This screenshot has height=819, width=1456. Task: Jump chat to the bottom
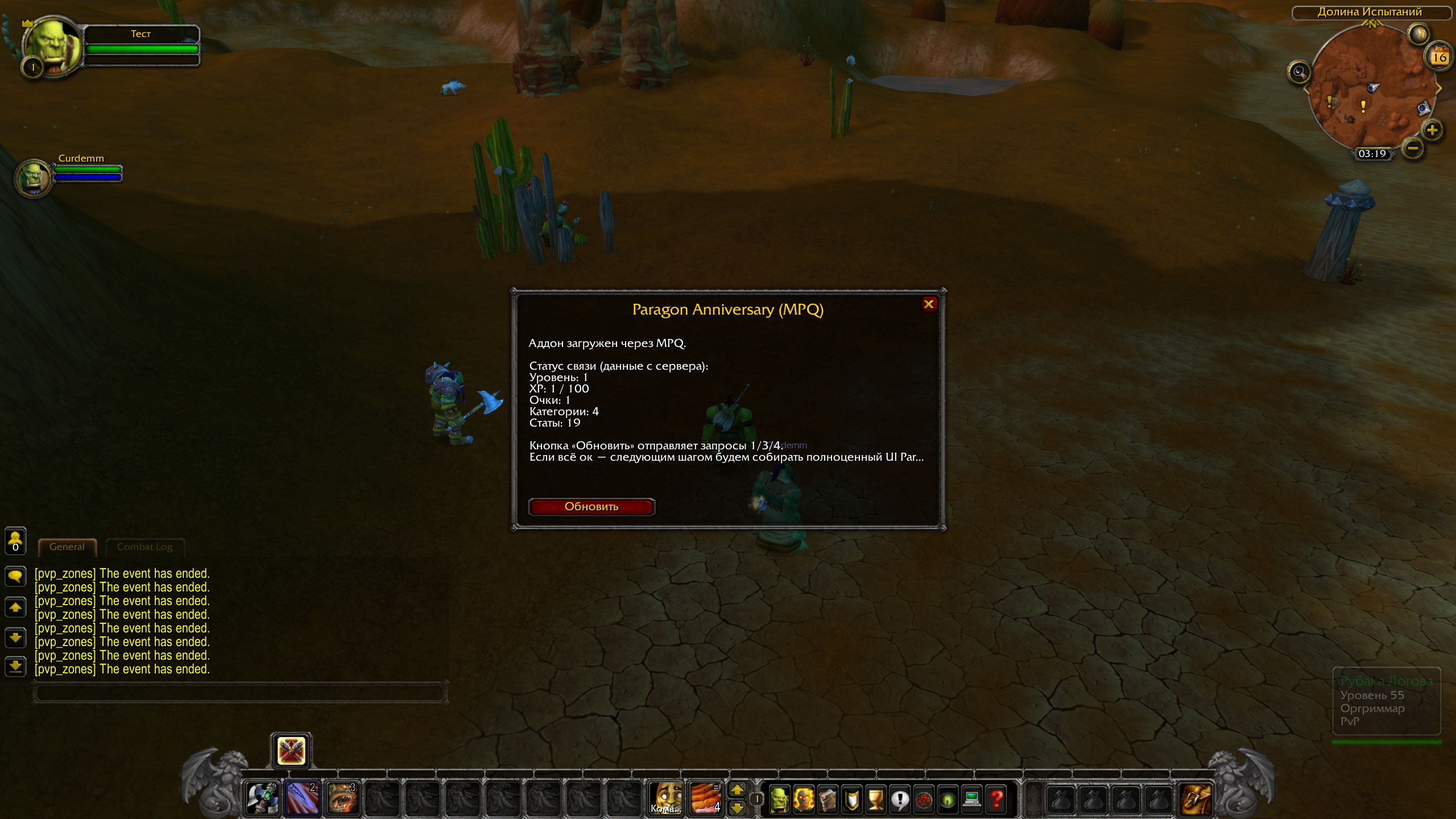15,666
